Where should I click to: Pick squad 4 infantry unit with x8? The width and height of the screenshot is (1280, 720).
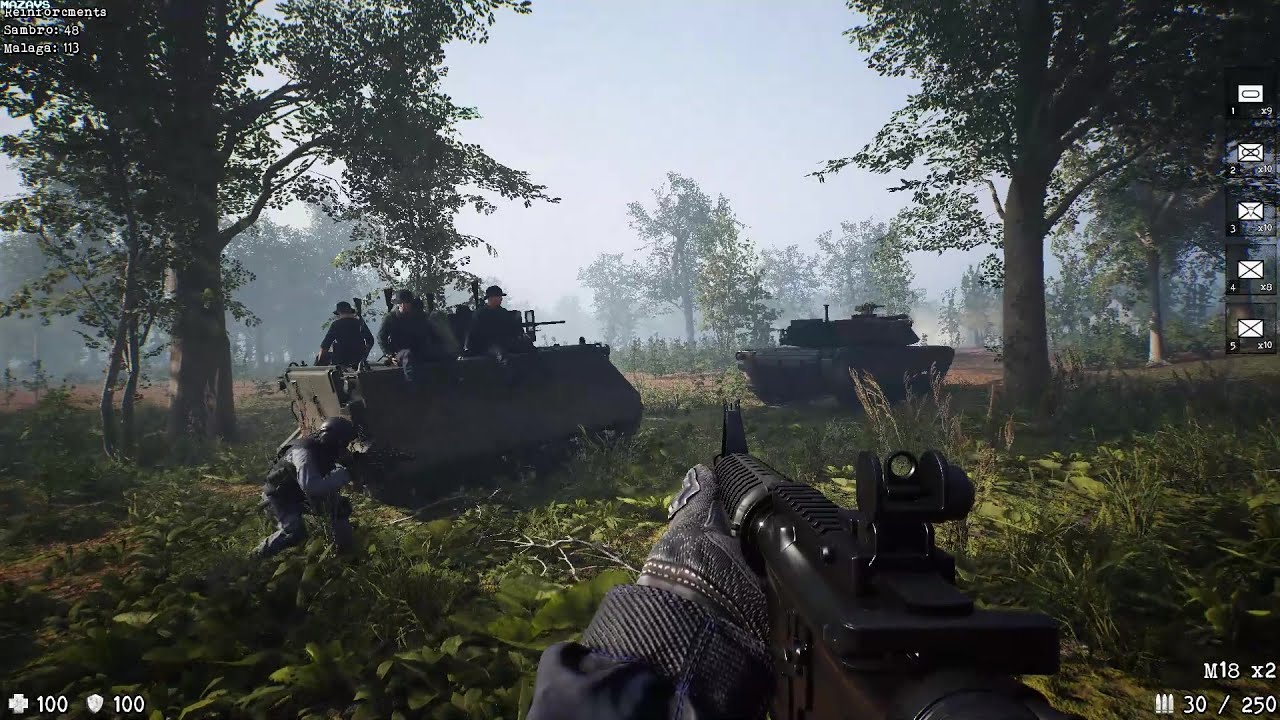coord(1250,269)
